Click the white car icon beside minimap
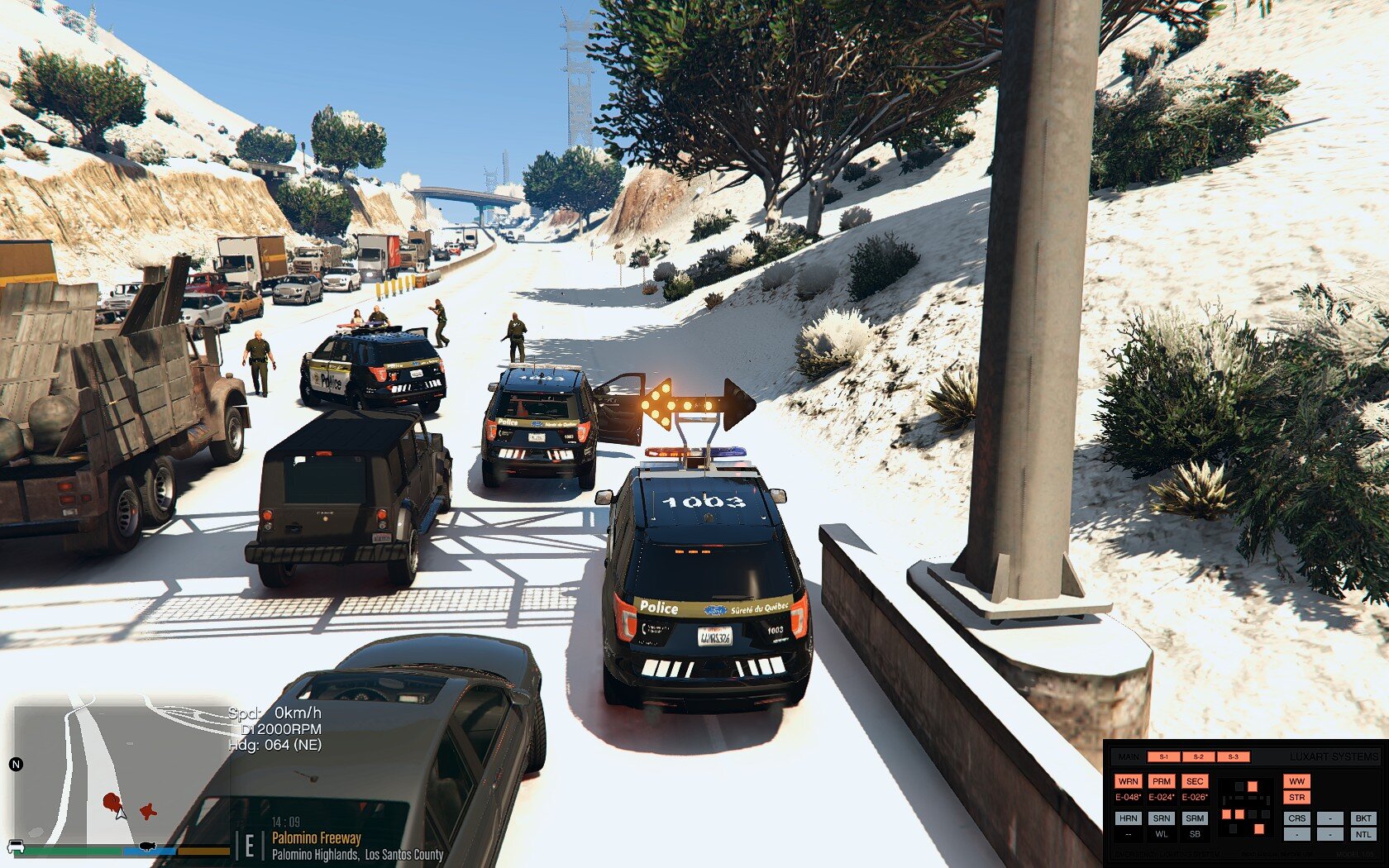The width and height of the screenshot is (1389, 868). point(15,847)
